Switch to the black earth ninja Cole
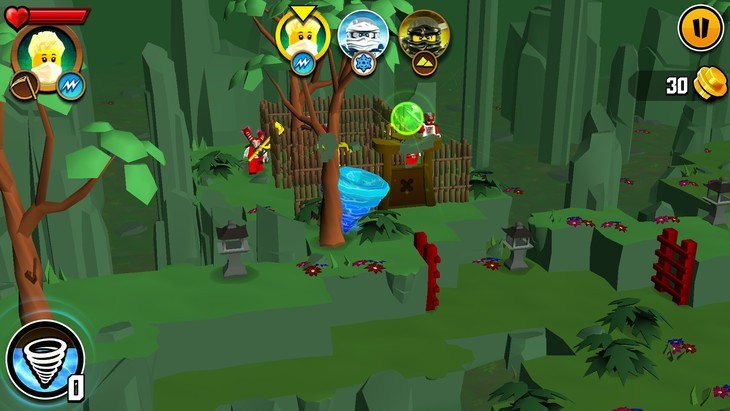The height and width of the screenshot is (411, 730). pyautogui.click(x=424, y=36)
